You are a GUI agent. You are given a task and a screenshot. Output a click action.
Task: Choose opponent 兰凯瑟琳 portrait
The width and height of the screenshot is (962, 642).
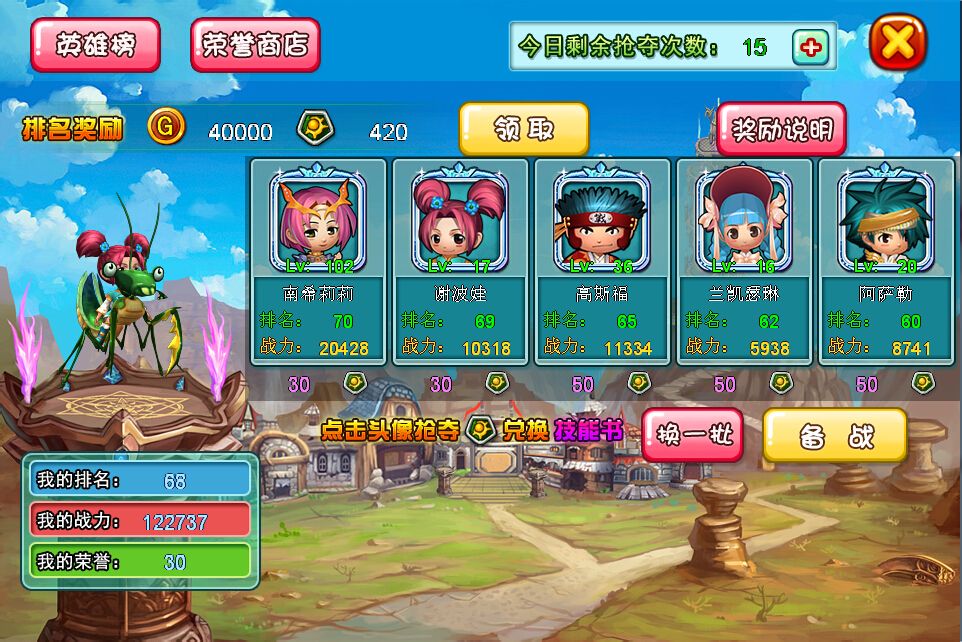tap(744, 220)
